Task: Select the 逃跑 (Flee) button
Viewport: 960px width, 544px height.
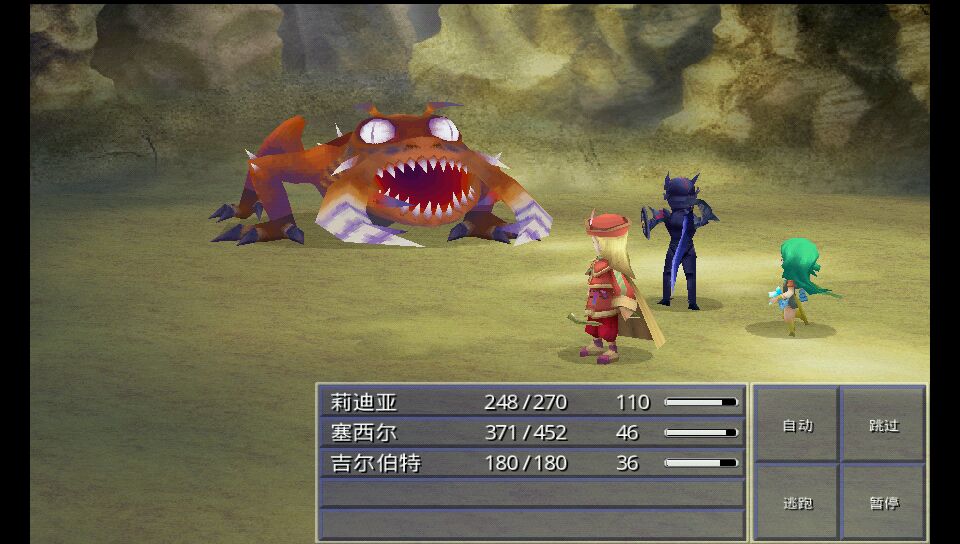Action: click(x=797, y=502)
